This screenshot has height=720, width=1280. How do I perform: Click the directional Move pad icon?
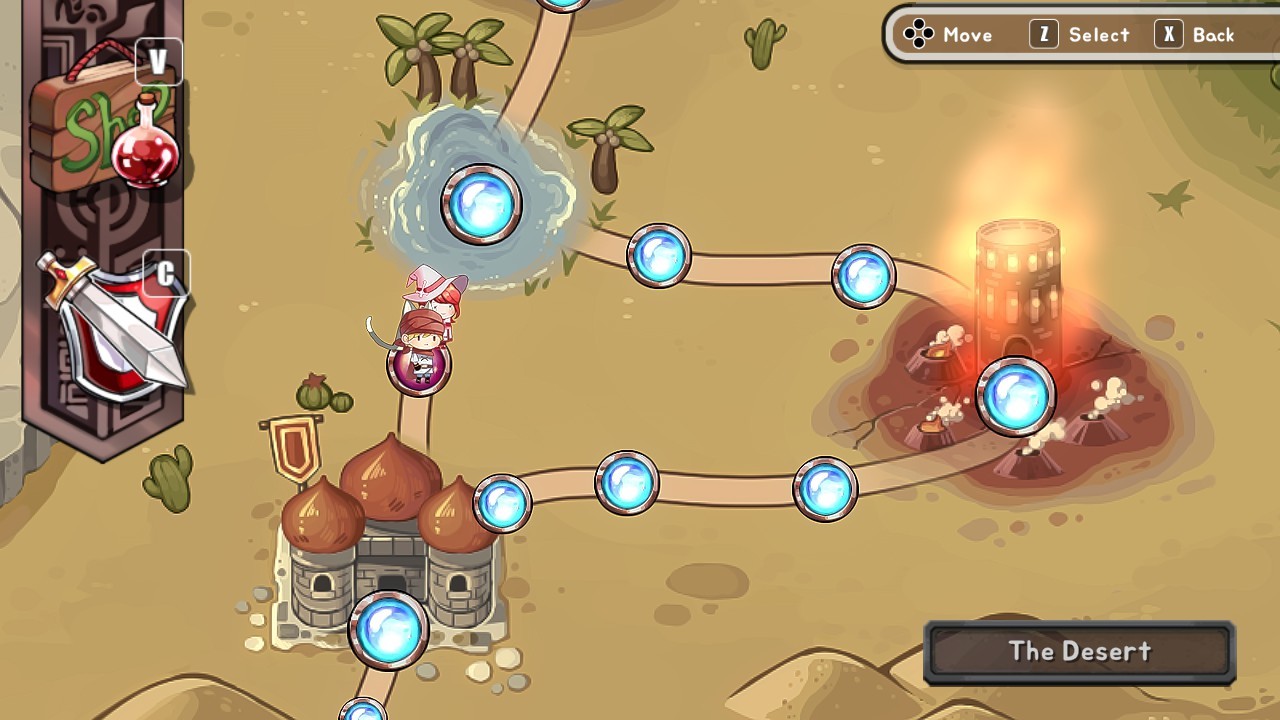click(918, 33)
